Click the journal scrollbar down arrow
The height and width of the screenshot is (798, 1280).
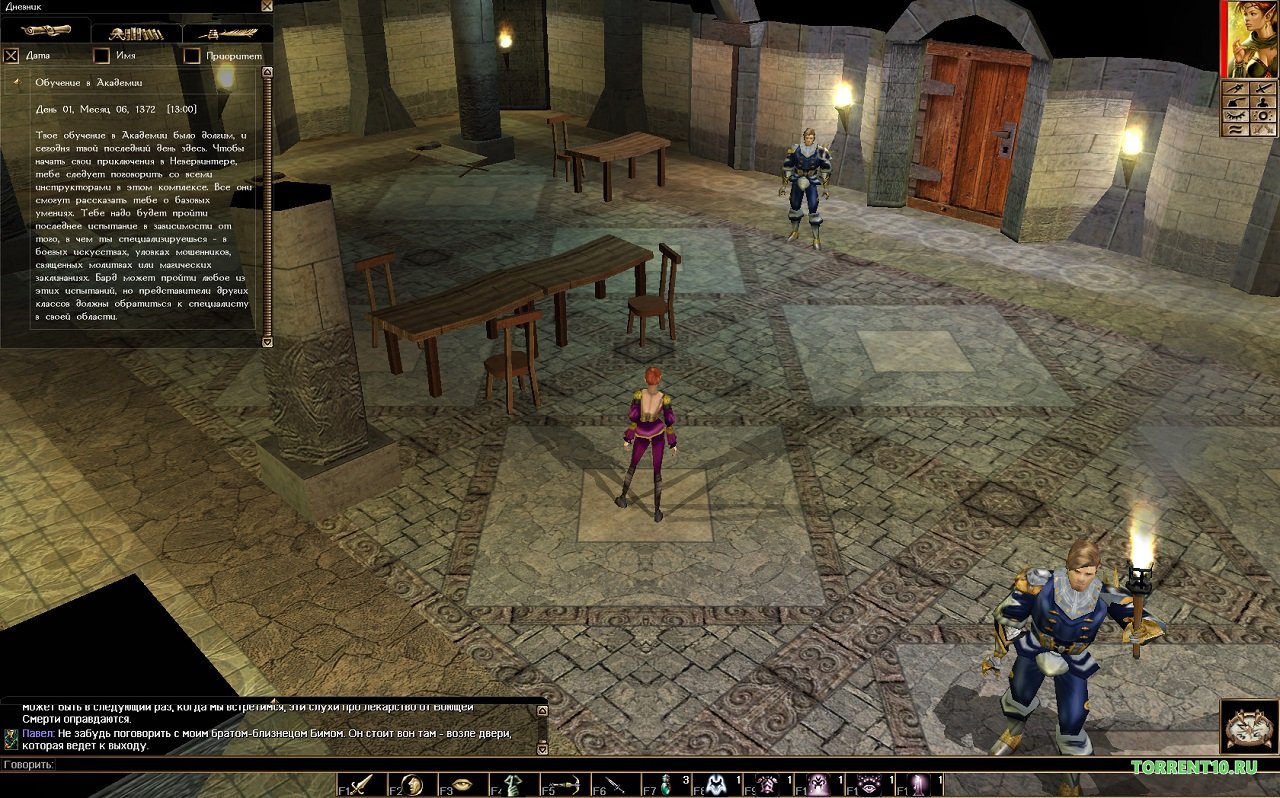pos(267,342)
